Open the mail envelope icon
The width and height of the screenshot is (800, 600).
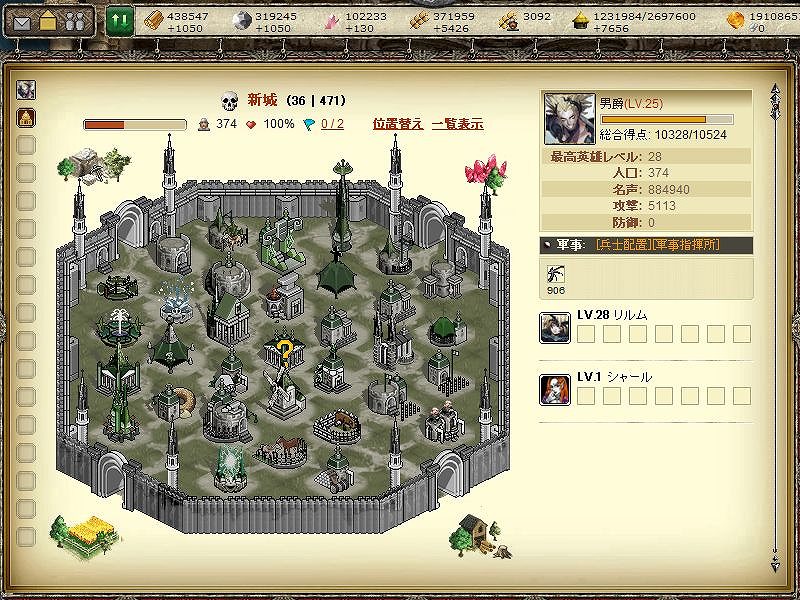click(22, 22)
